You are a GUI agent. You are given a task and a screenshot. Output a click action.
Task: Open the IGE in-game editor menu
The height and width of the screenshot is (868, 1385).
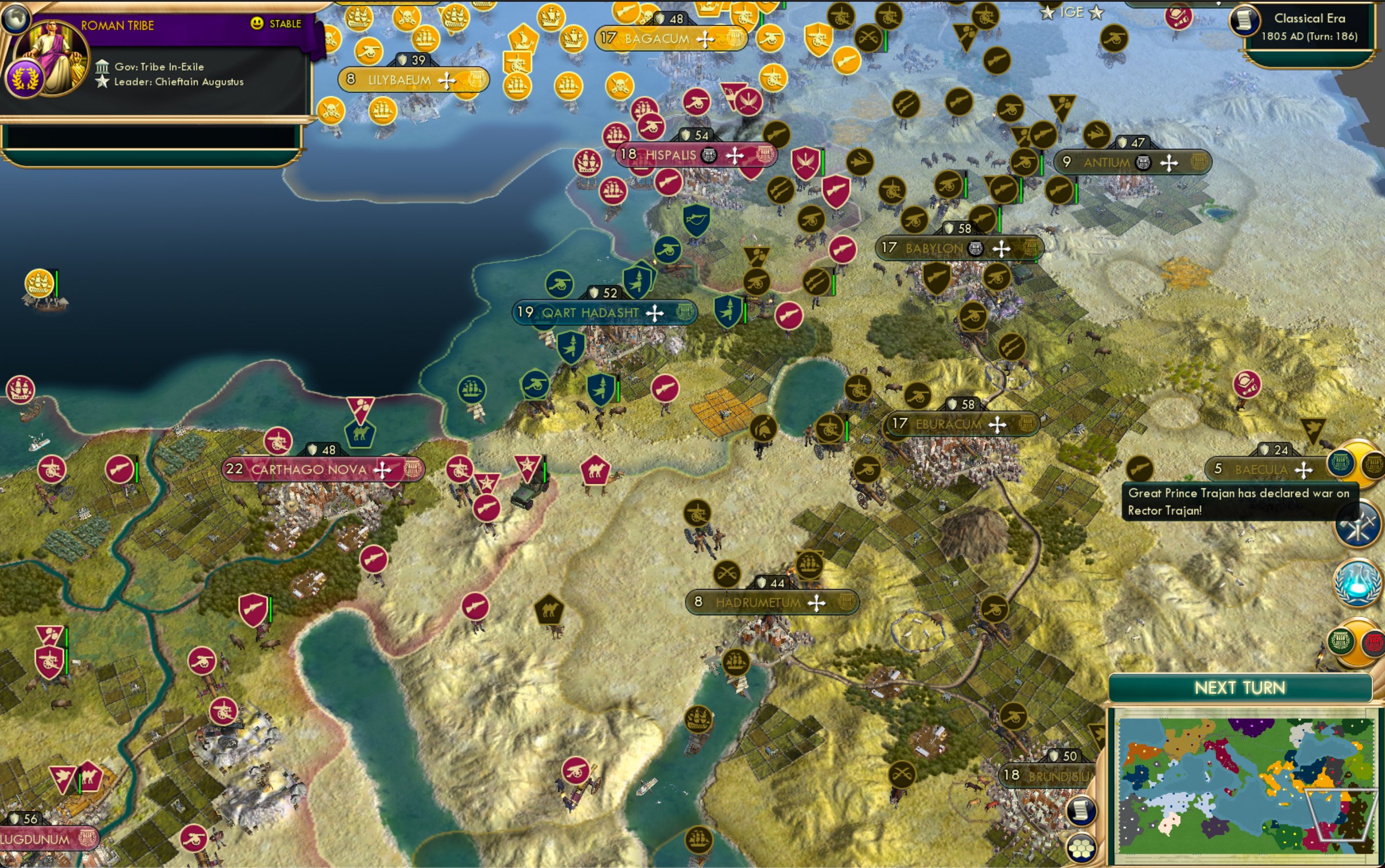click(1072, 12)
